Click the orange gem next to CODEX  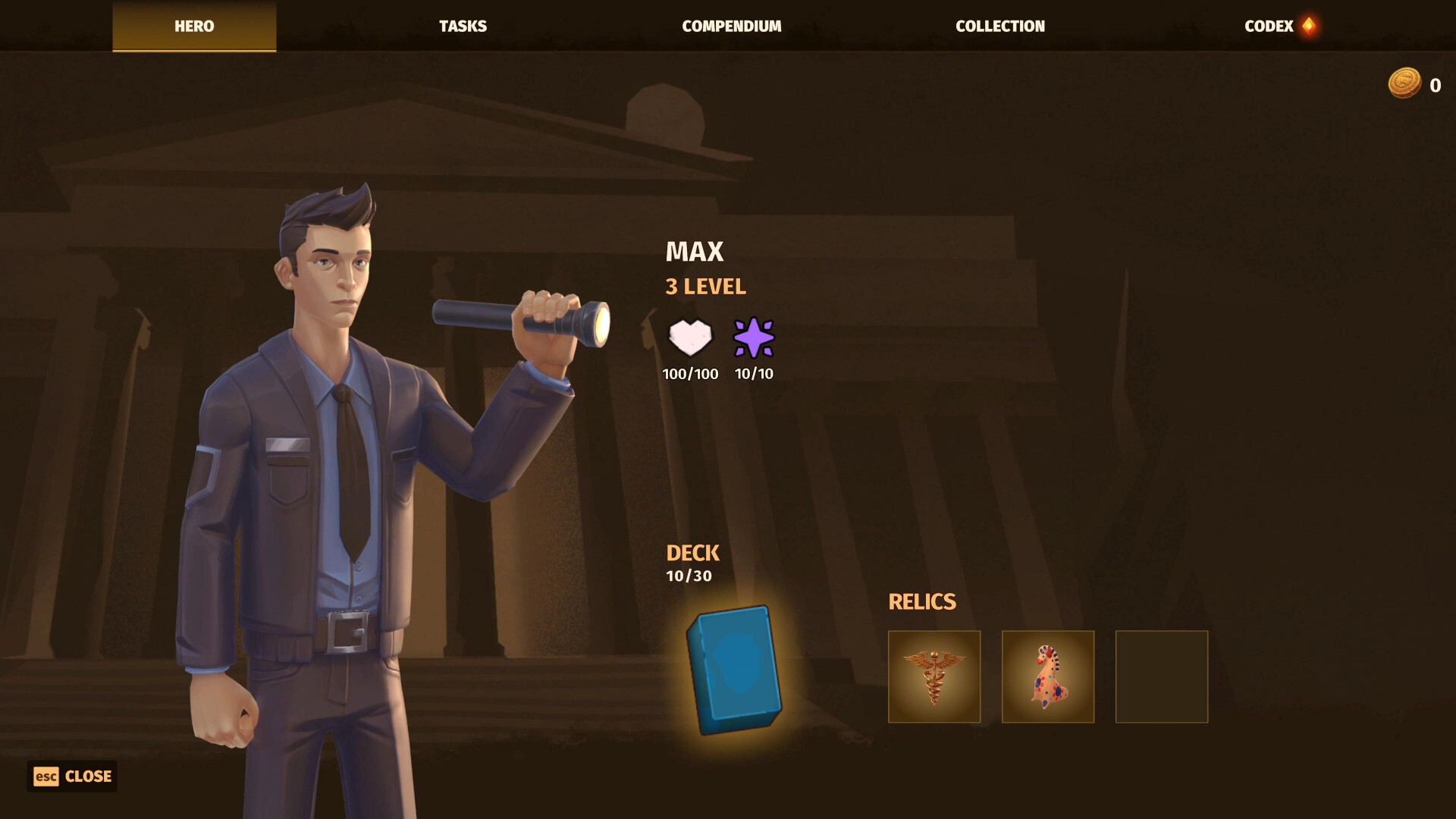point(1308,25)
